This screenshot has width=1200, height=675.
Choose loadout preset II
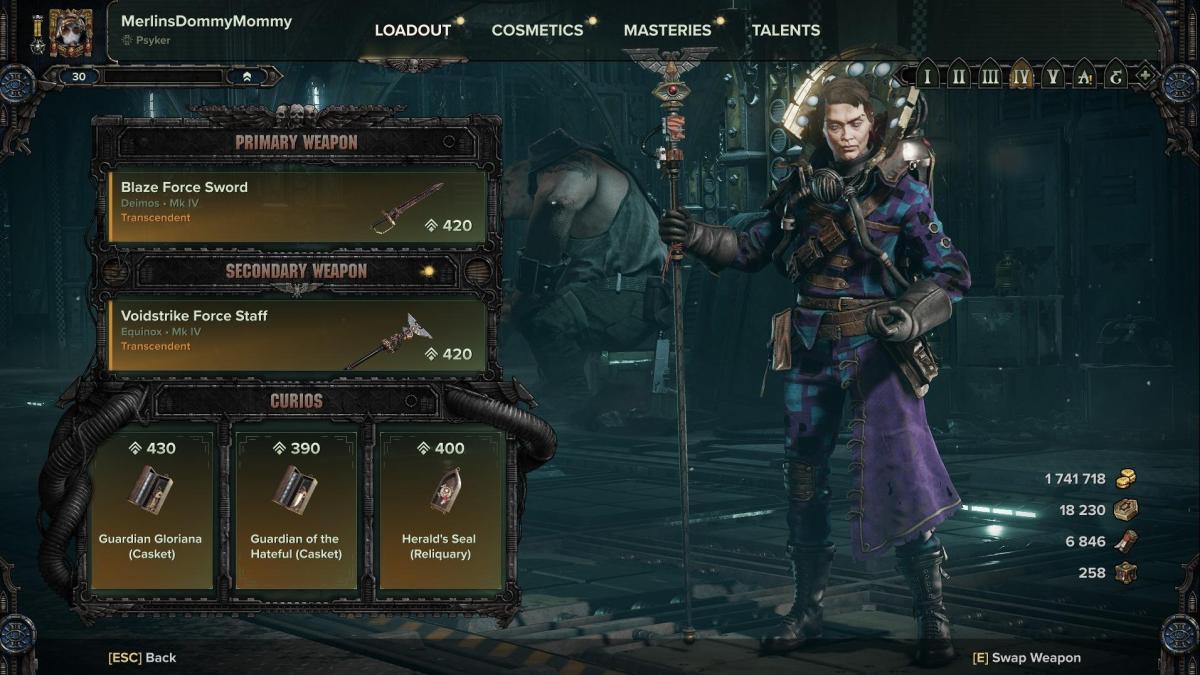(958, 76)
